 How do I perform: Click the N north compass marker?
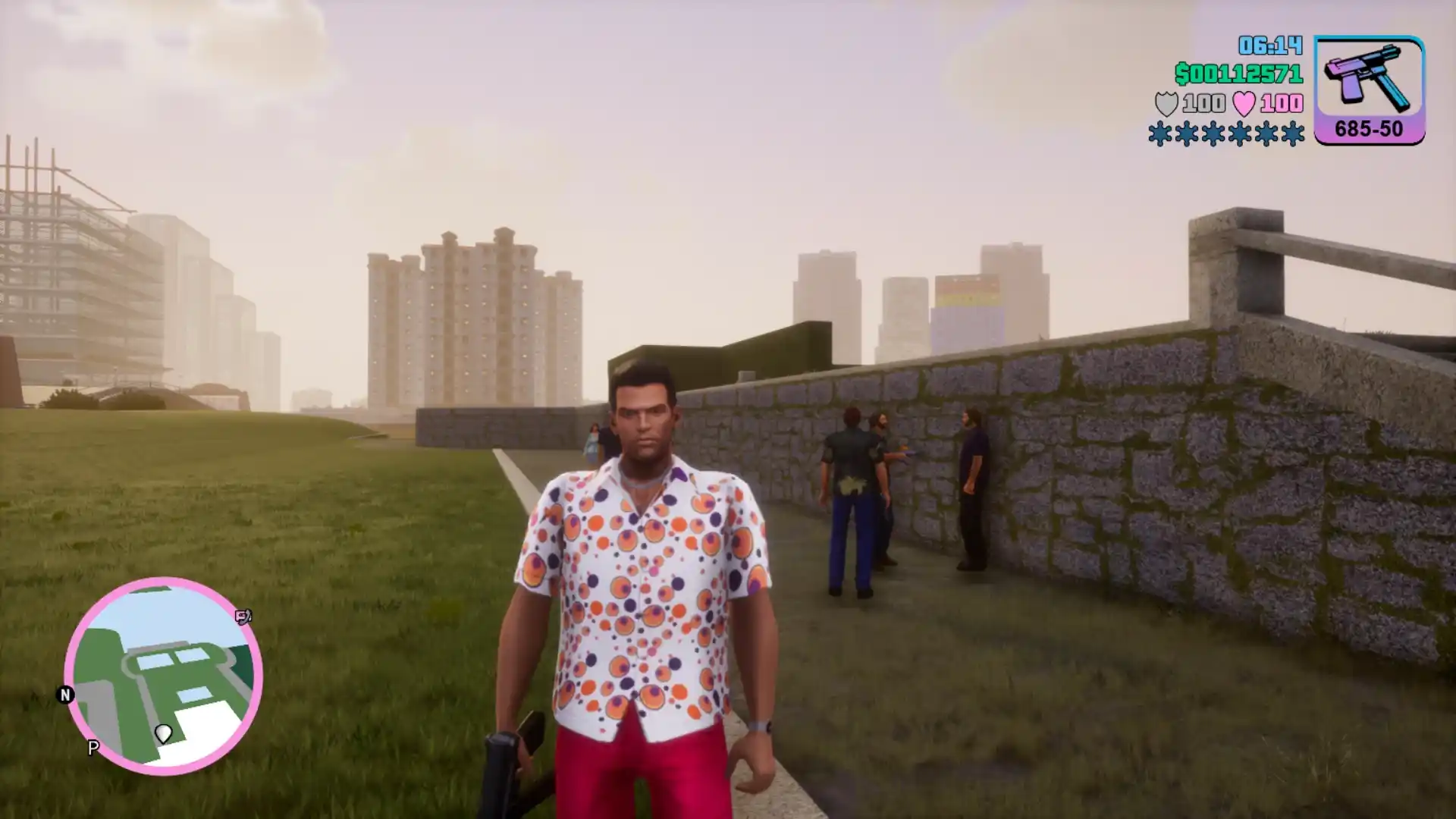click(x=65, y=695)
